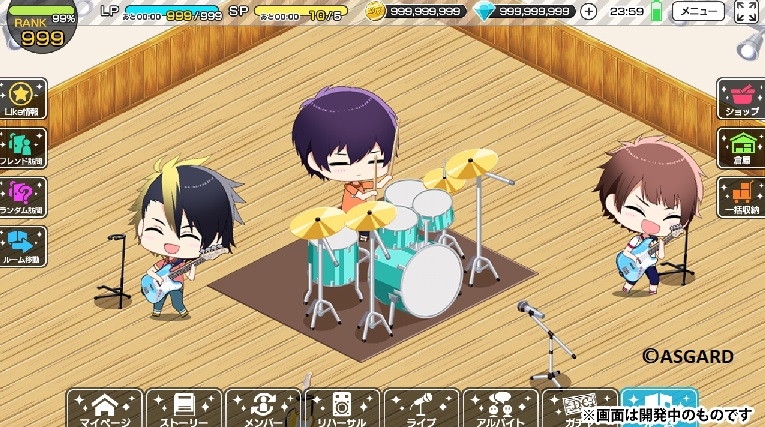Image resolution: width=765 pixels, height=427 pixels.
Task: Add more gems with the plus button
Action: pyautogui.click(x=589, y=12)
